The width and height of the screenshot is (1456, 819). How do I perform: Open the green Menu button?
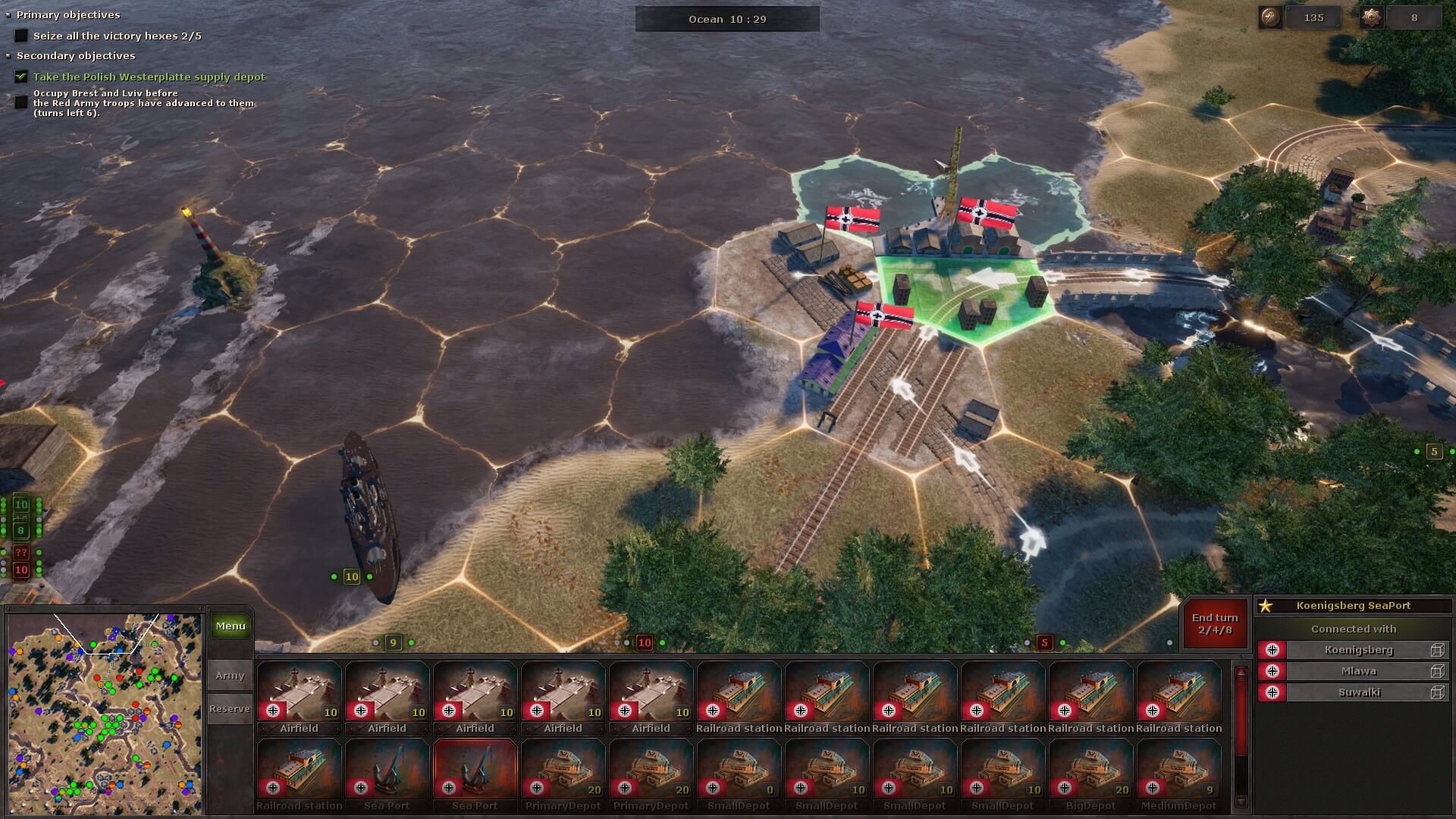tap(231, 626)
